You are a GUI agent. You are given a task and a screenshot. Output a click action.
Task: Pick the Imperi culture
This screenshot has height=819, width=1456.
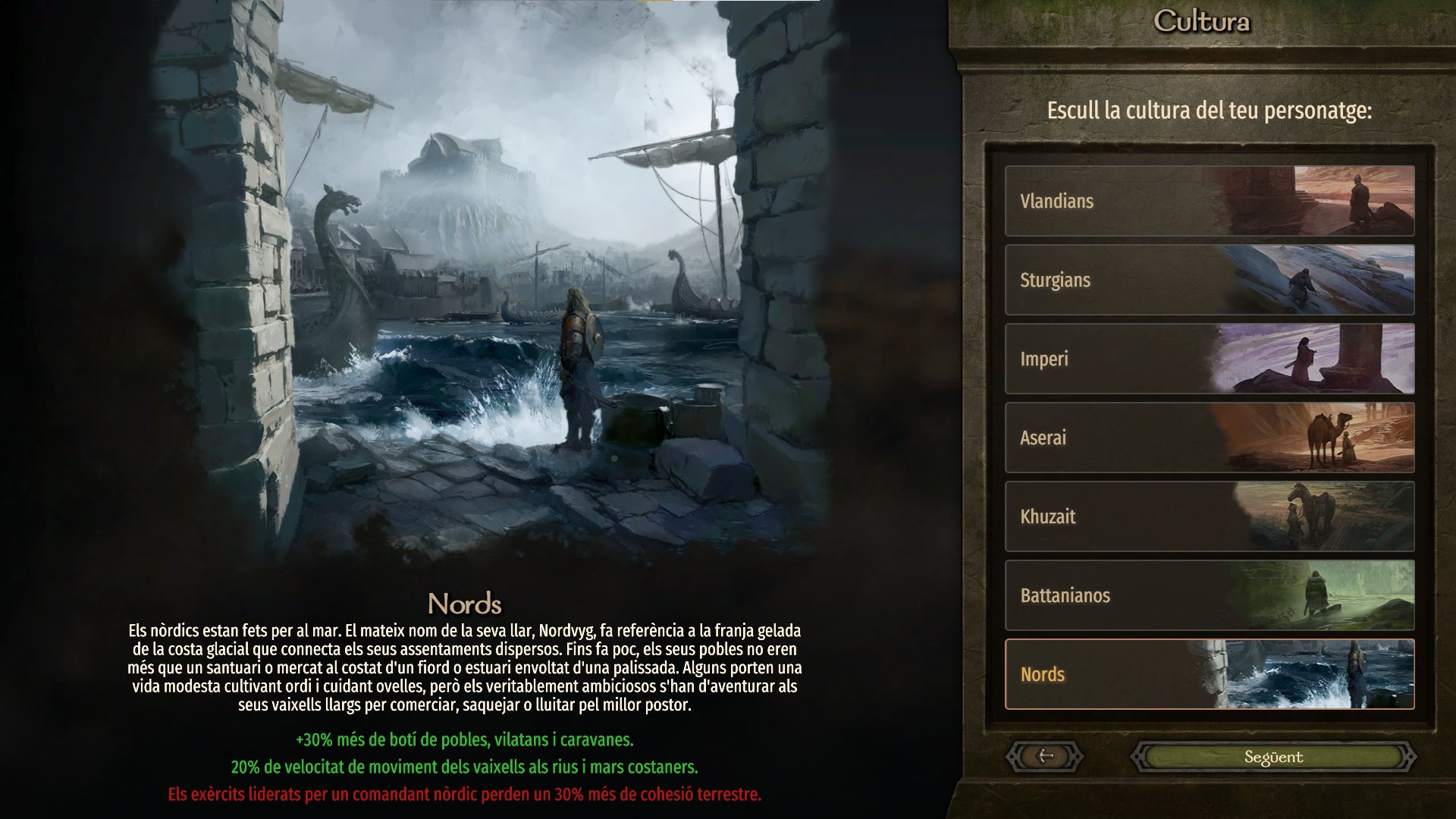(x=1209, y=359)
